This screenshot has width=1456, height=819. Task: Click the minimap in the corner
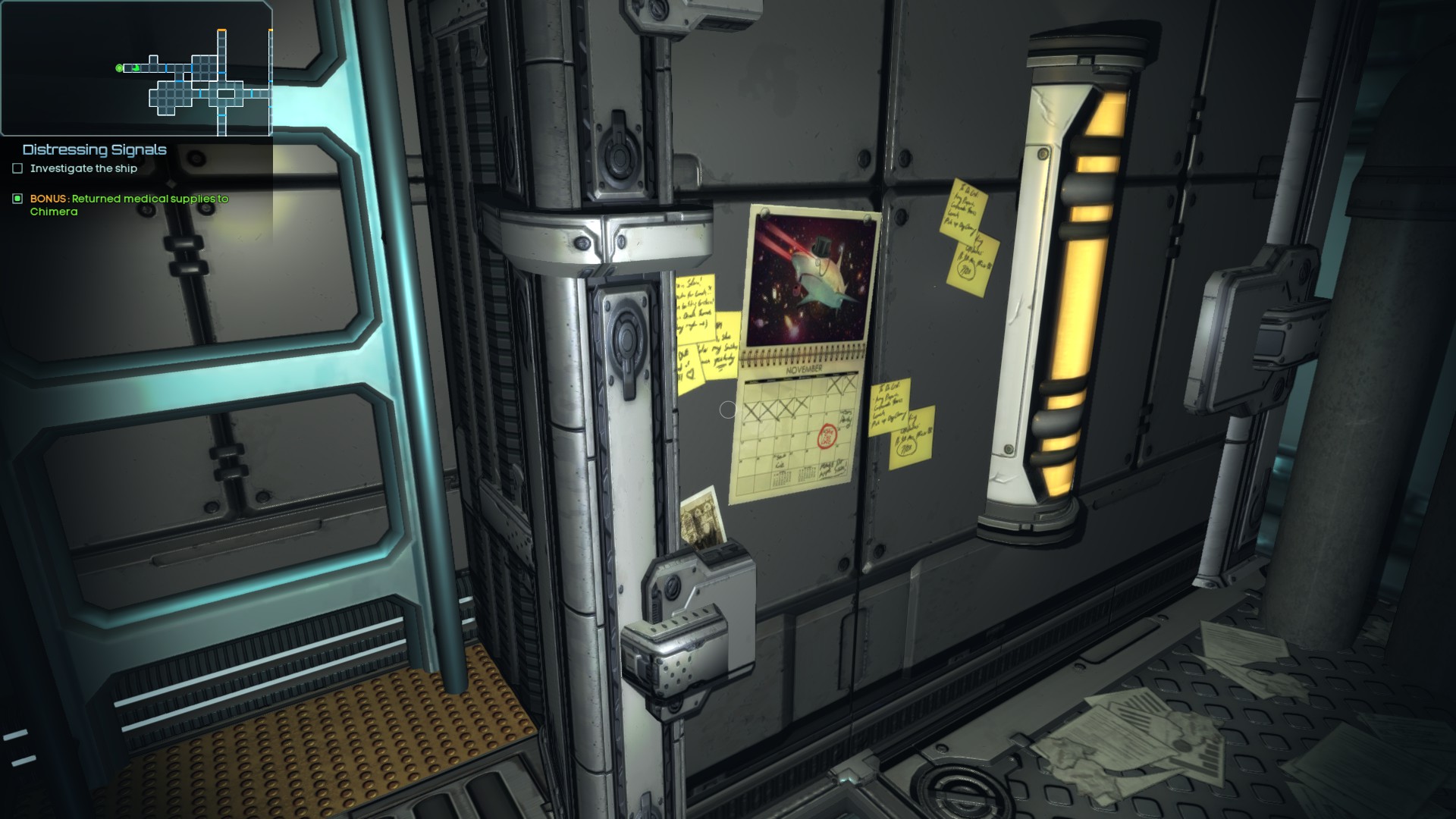click(136, 68)
